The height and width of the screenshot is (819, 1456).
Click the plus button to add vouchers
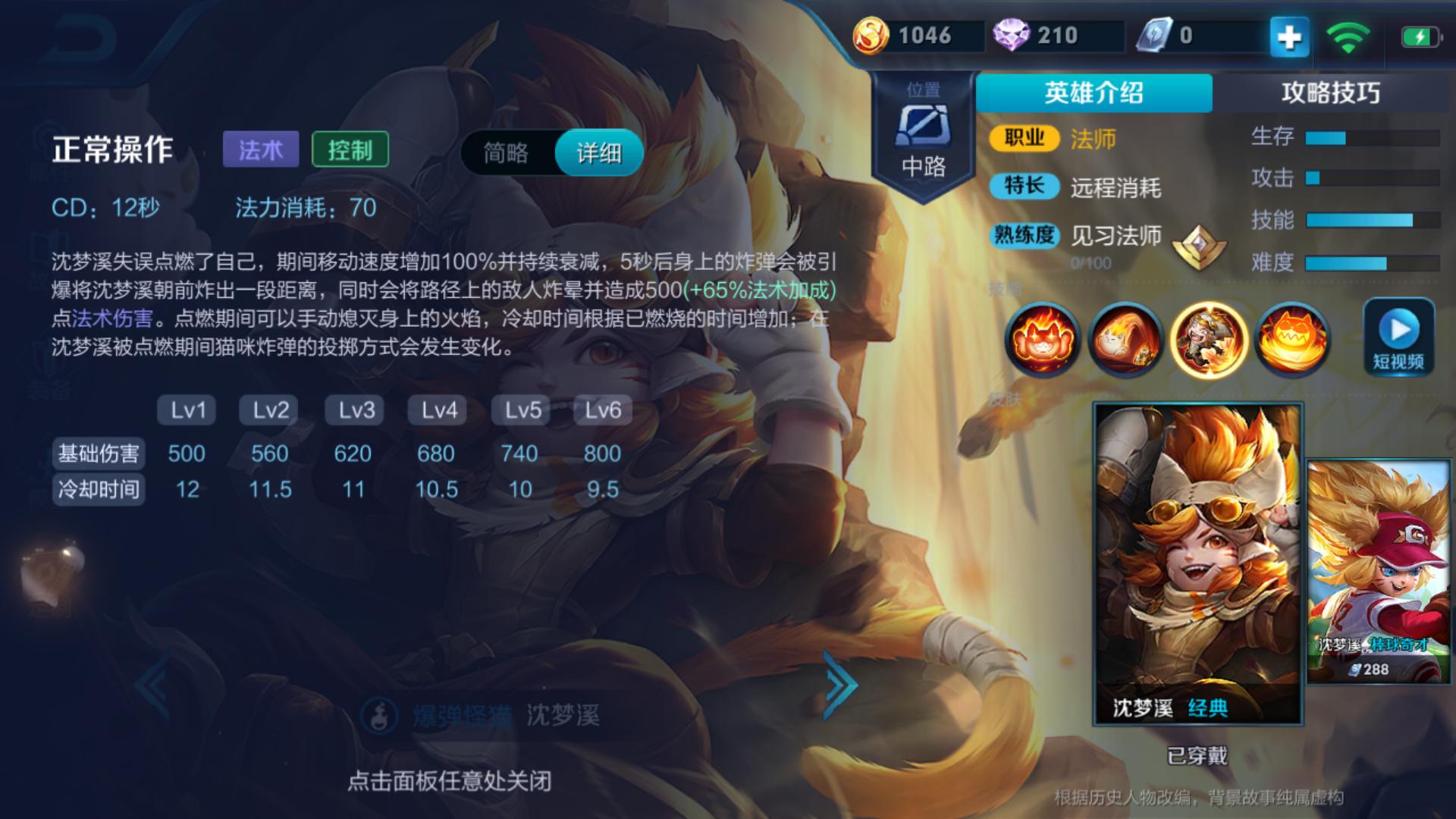tap(1288, 33)
